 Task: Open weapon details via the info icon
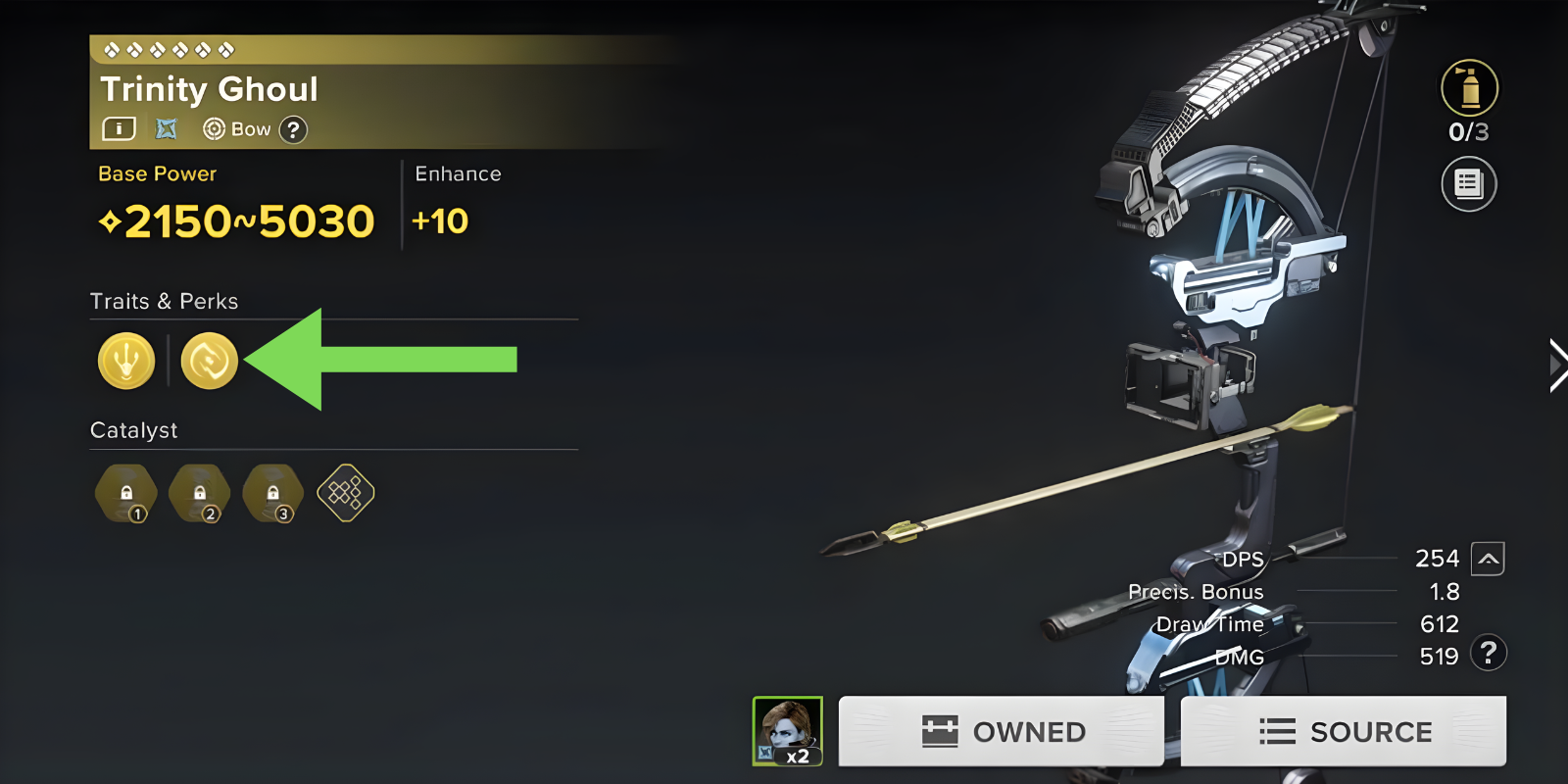(118, 128)
